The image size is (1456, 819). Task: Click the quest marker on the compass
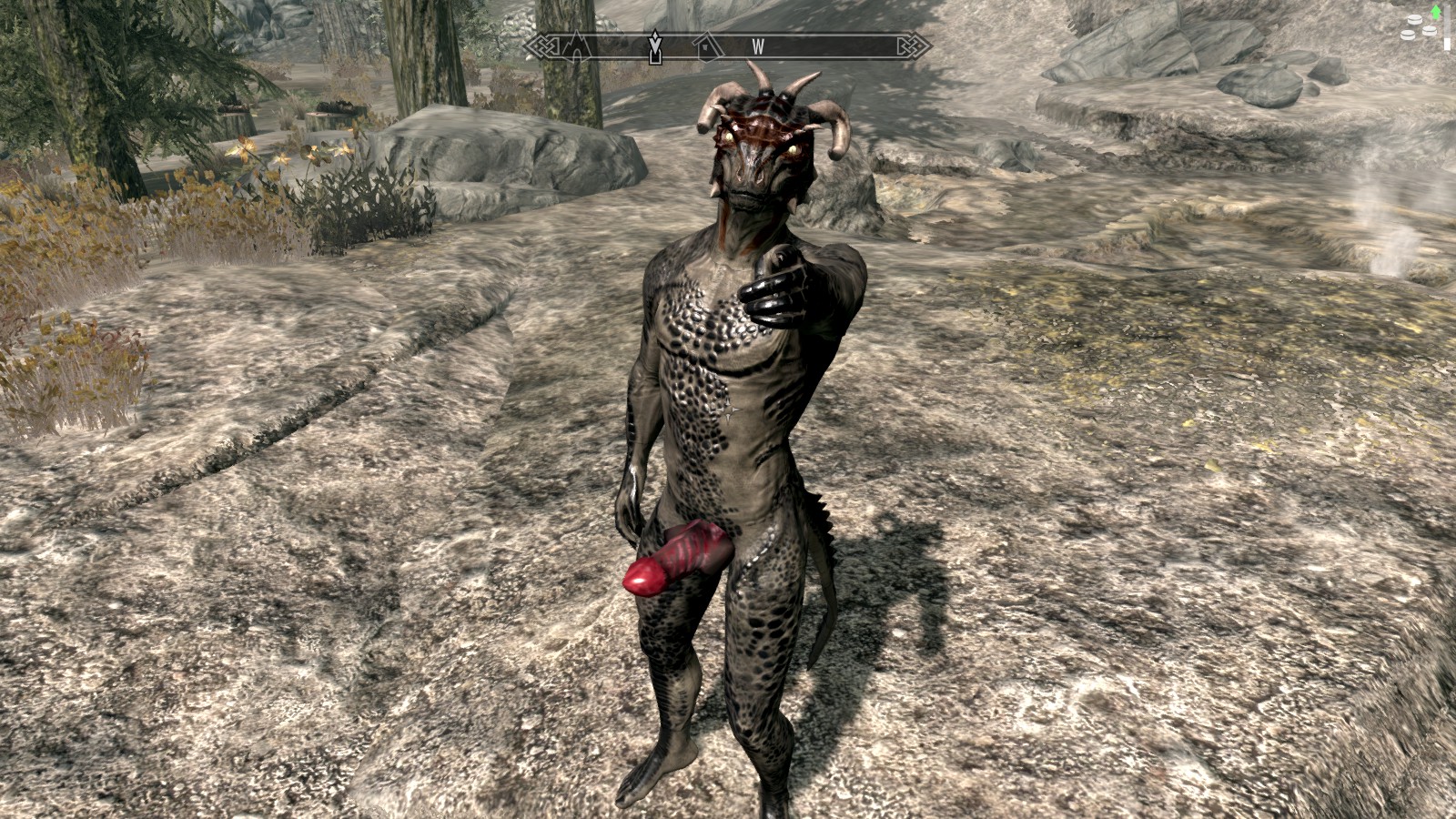click(x=654, y=46)
